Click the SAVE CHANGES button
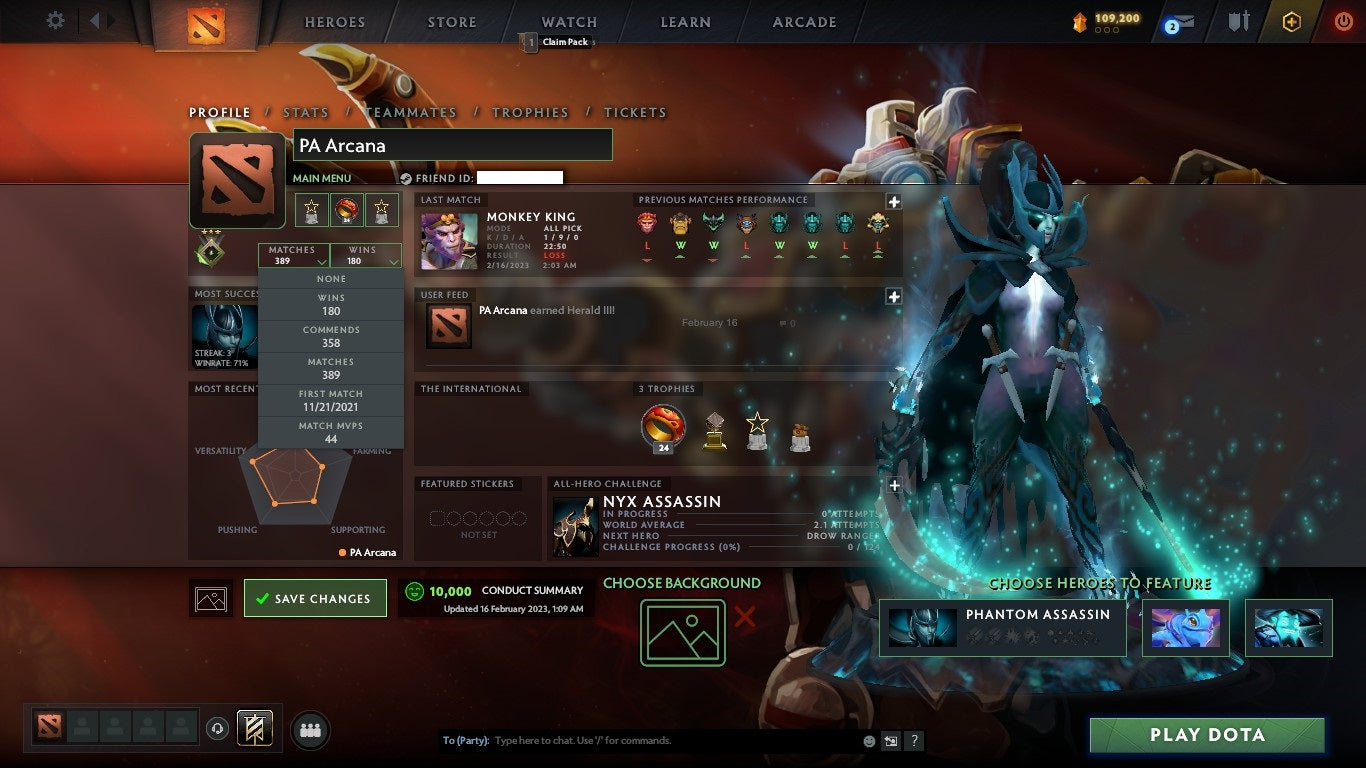Screen dimensions: 1366x768 coord(315,597)
